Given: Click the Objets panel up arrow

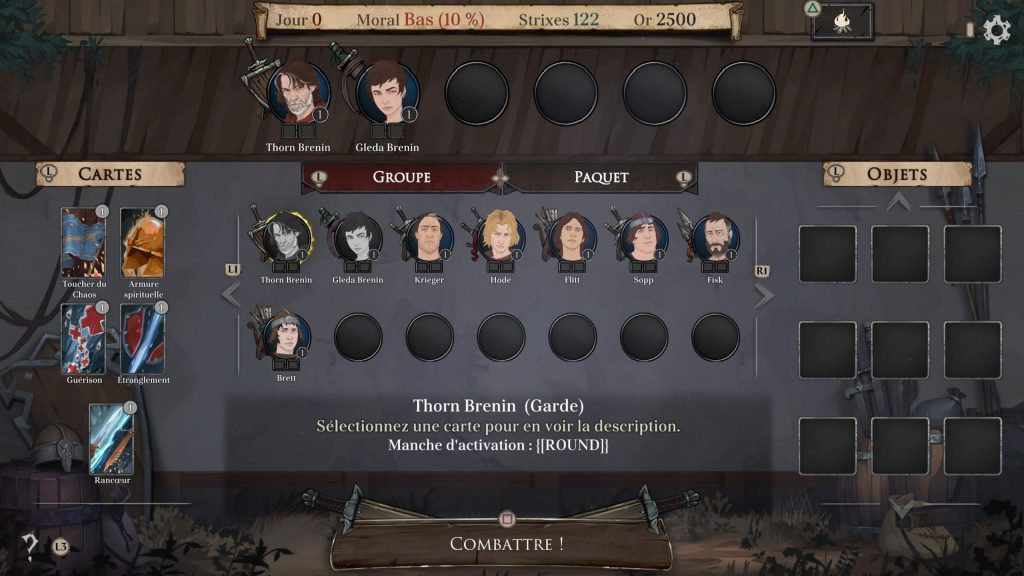Looking at the screenshot, I should pyautogui.click(x=899, y=203).
